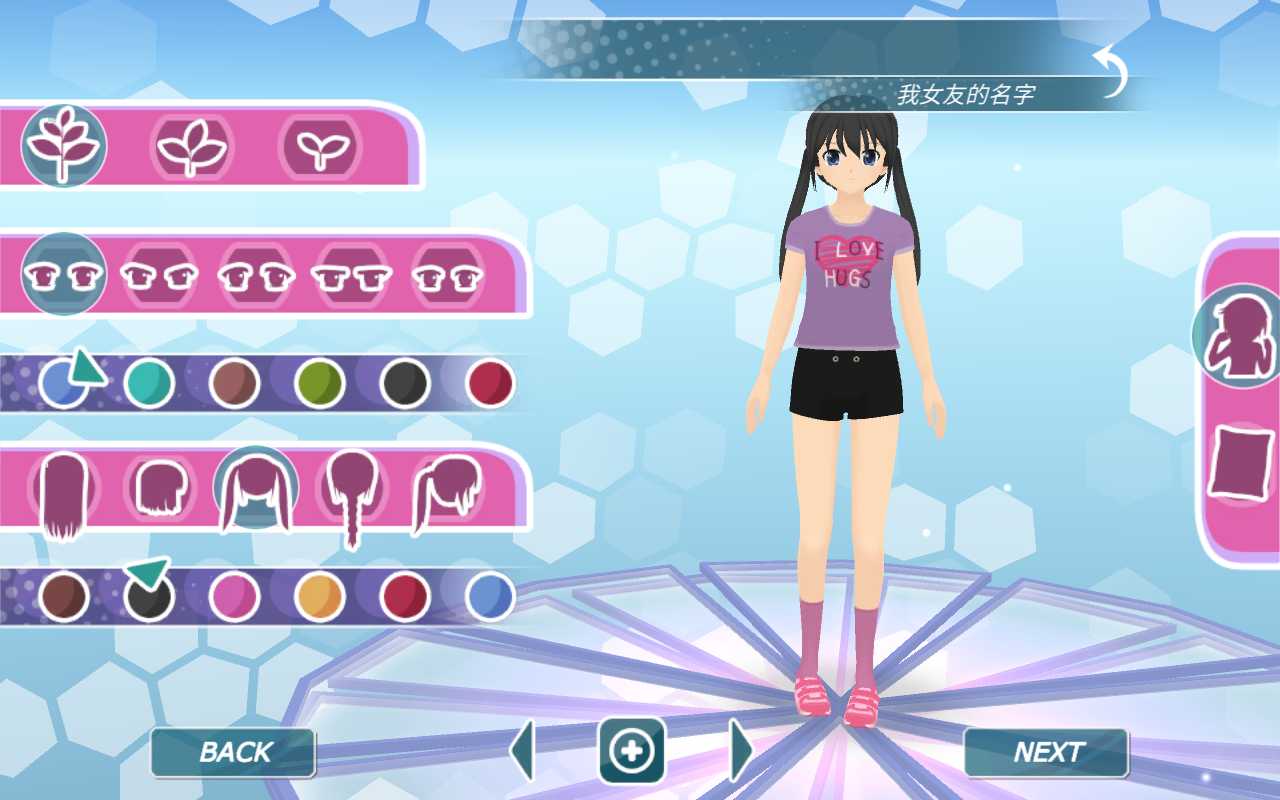1280x800 pixels.
Task: Pick the teal shirt color swatch
Action: tap(149, 382)
